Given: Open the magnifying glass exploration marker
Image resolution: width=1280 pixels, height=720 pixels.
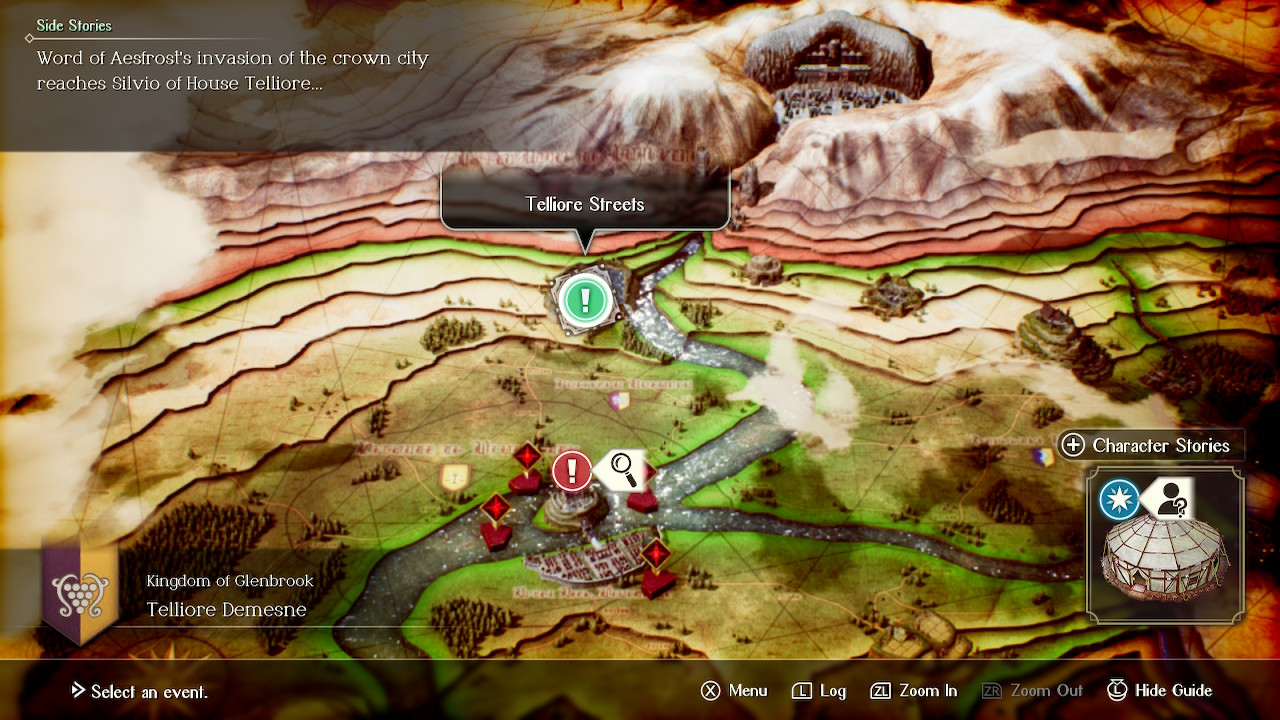Looking at the screenshot, I should click(x=624, y=467).
